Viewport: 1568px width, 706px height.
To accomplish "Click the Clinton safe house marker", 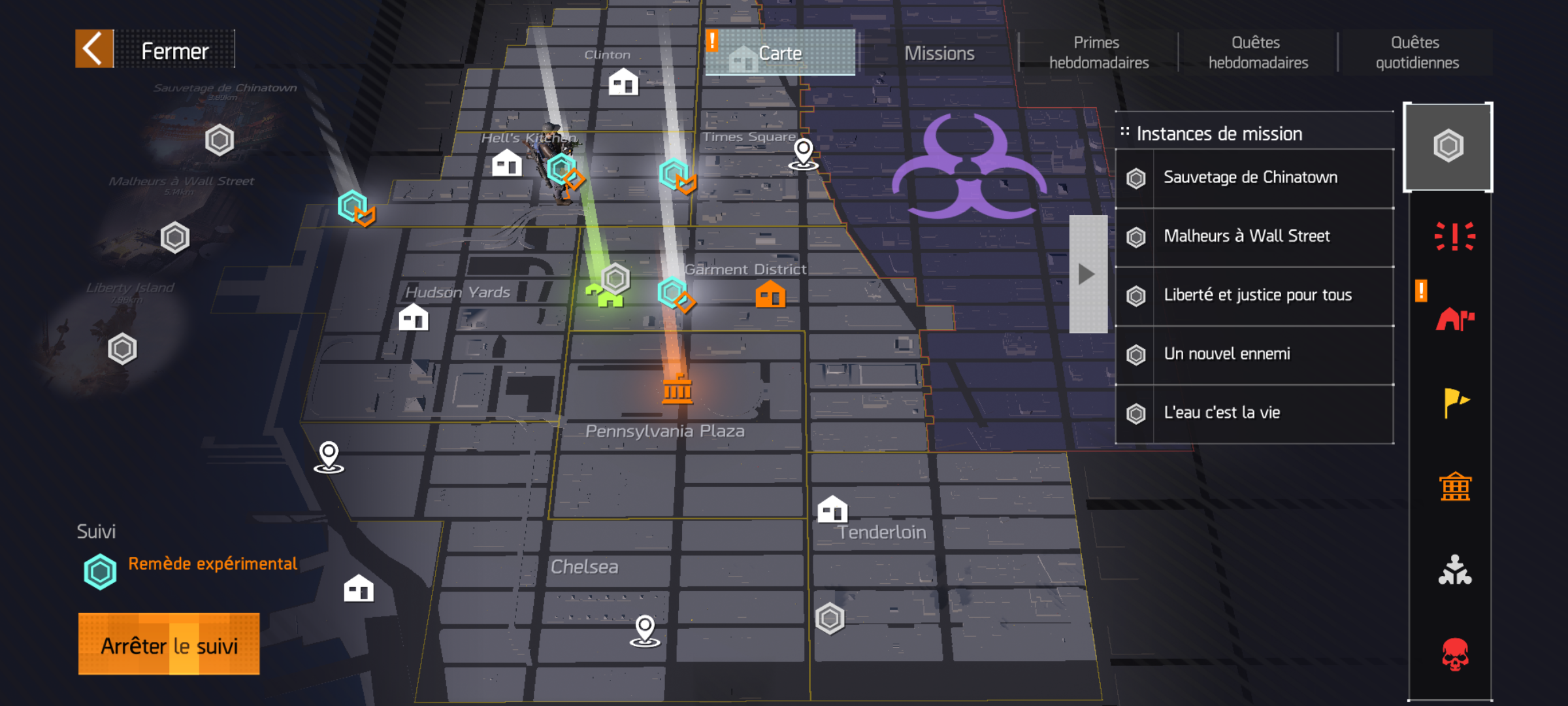I will 623,82.
